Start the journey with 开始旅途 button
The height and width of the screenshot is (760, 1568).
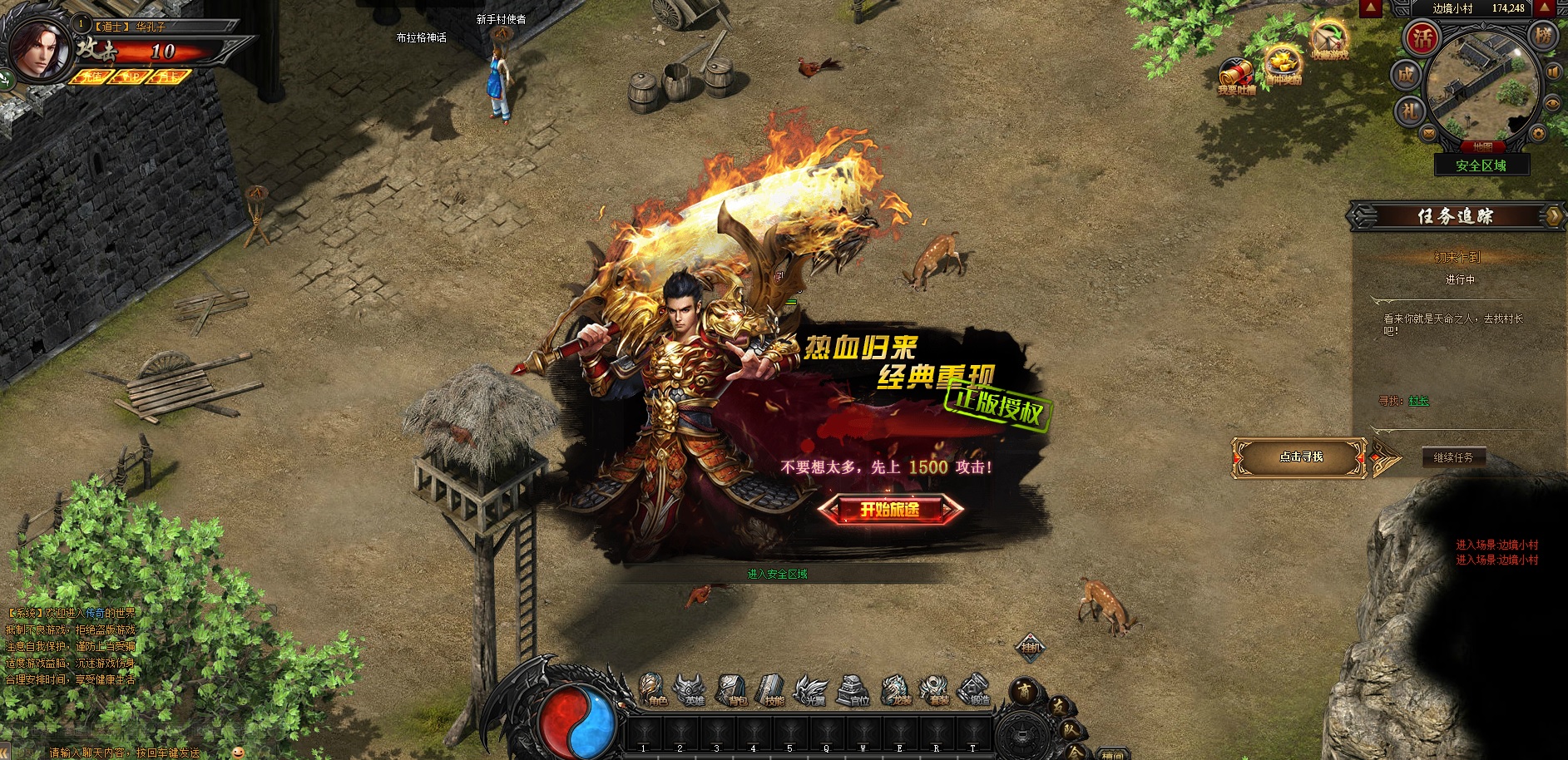tap(890, 509)
